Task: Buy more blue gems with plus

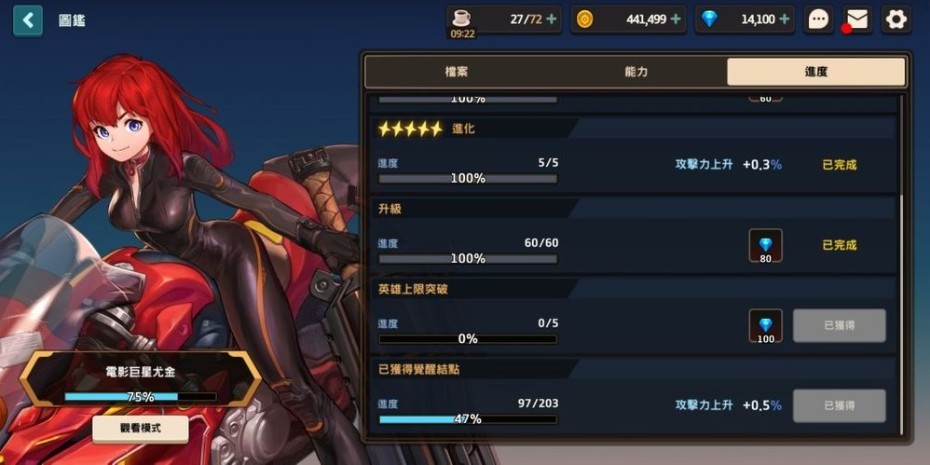Action: click(785, 19)
